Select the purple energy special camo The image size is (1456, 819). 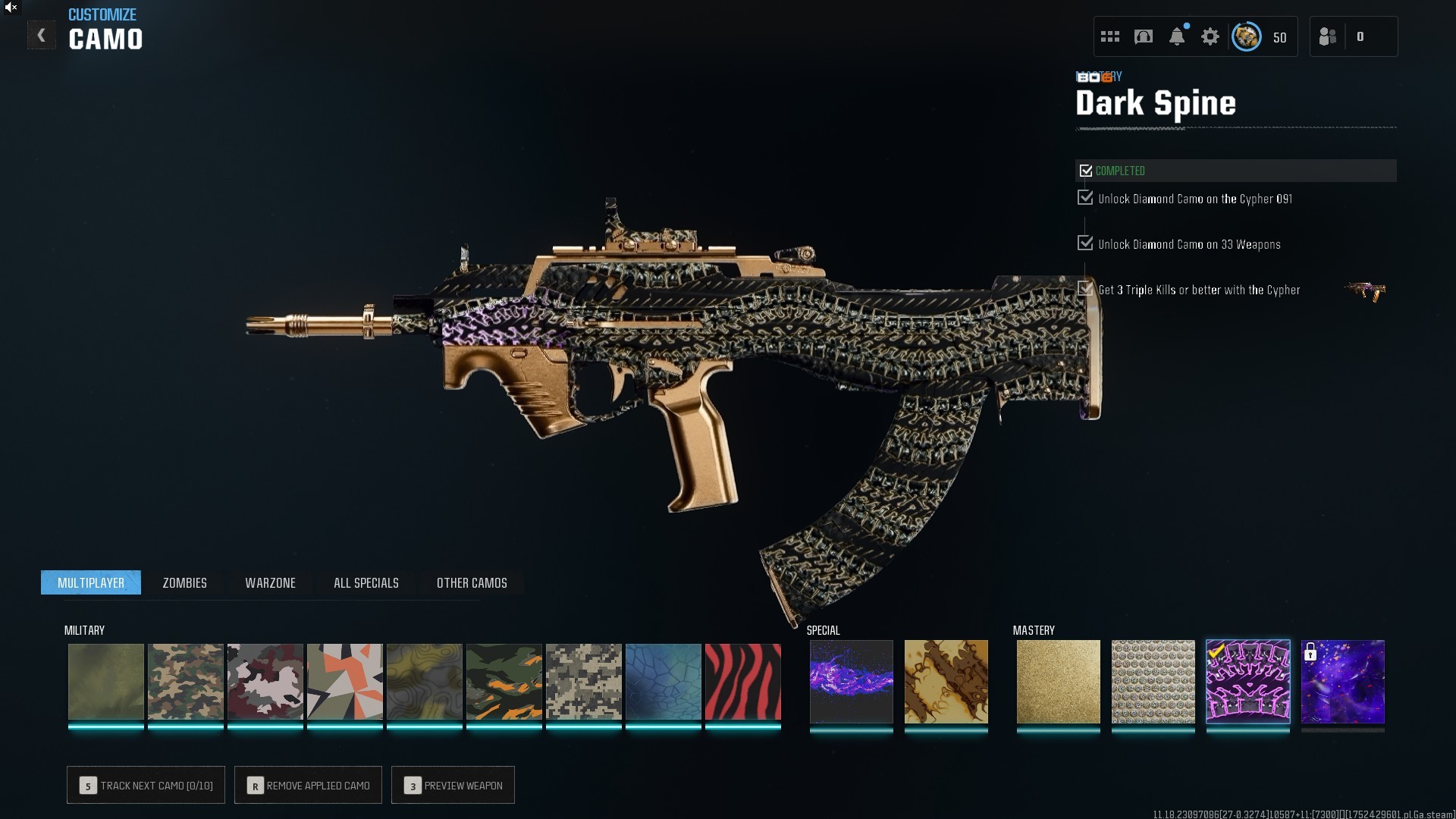tap(851, 681)
